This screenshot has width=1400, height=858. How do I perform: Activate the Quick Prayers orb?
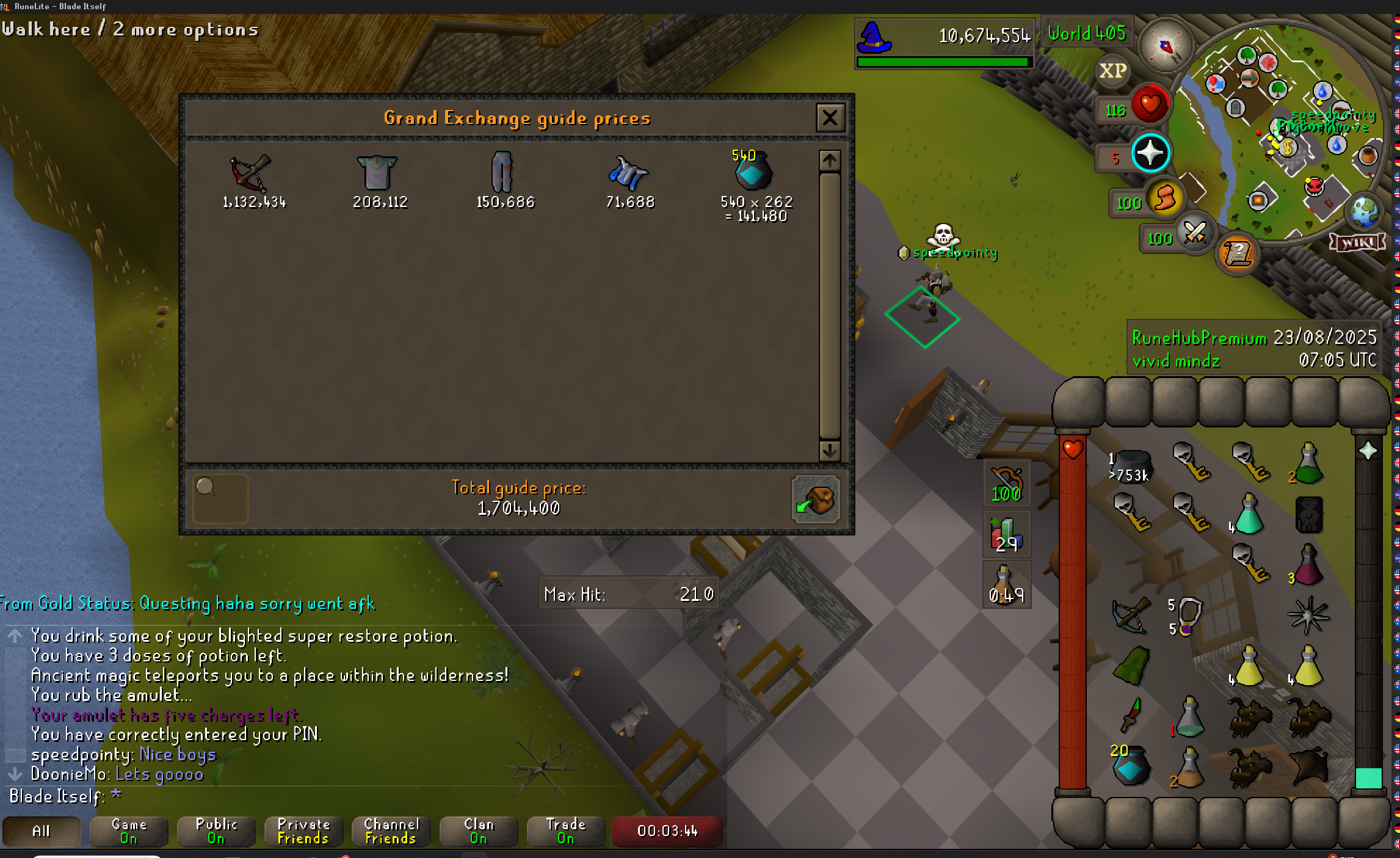click(1150, 153)
